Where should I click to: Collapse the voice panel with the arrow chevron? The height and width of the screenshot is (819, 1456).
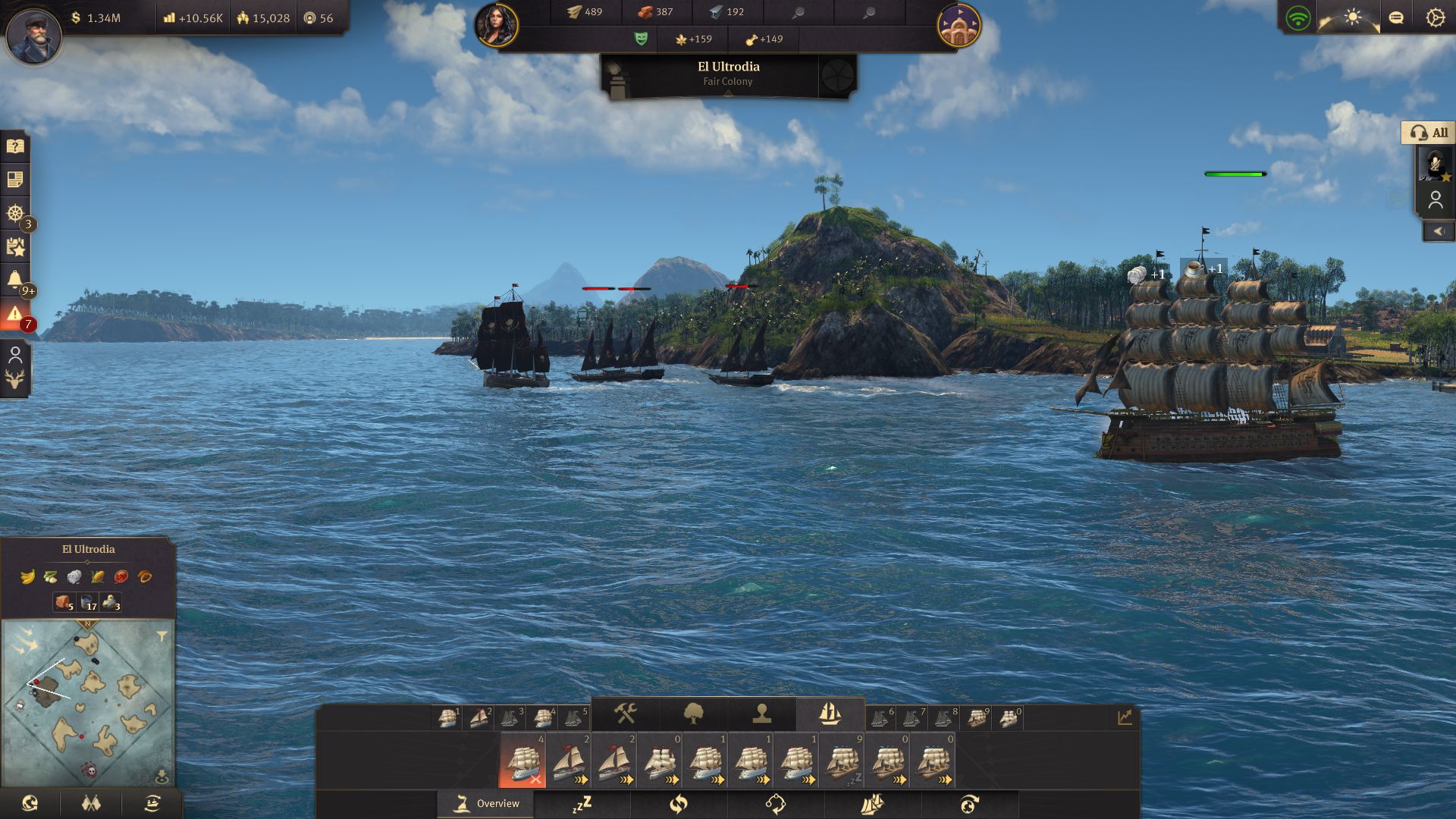pos(1439,231)
